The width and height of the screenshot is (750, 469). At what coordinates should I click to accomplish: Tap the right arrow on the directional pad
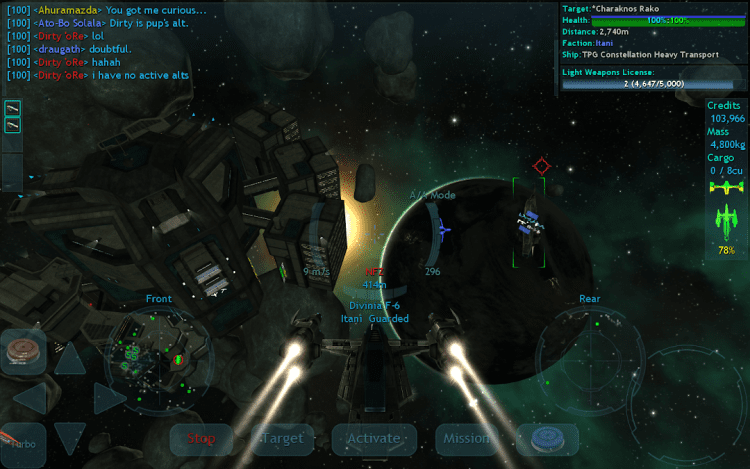108,398
